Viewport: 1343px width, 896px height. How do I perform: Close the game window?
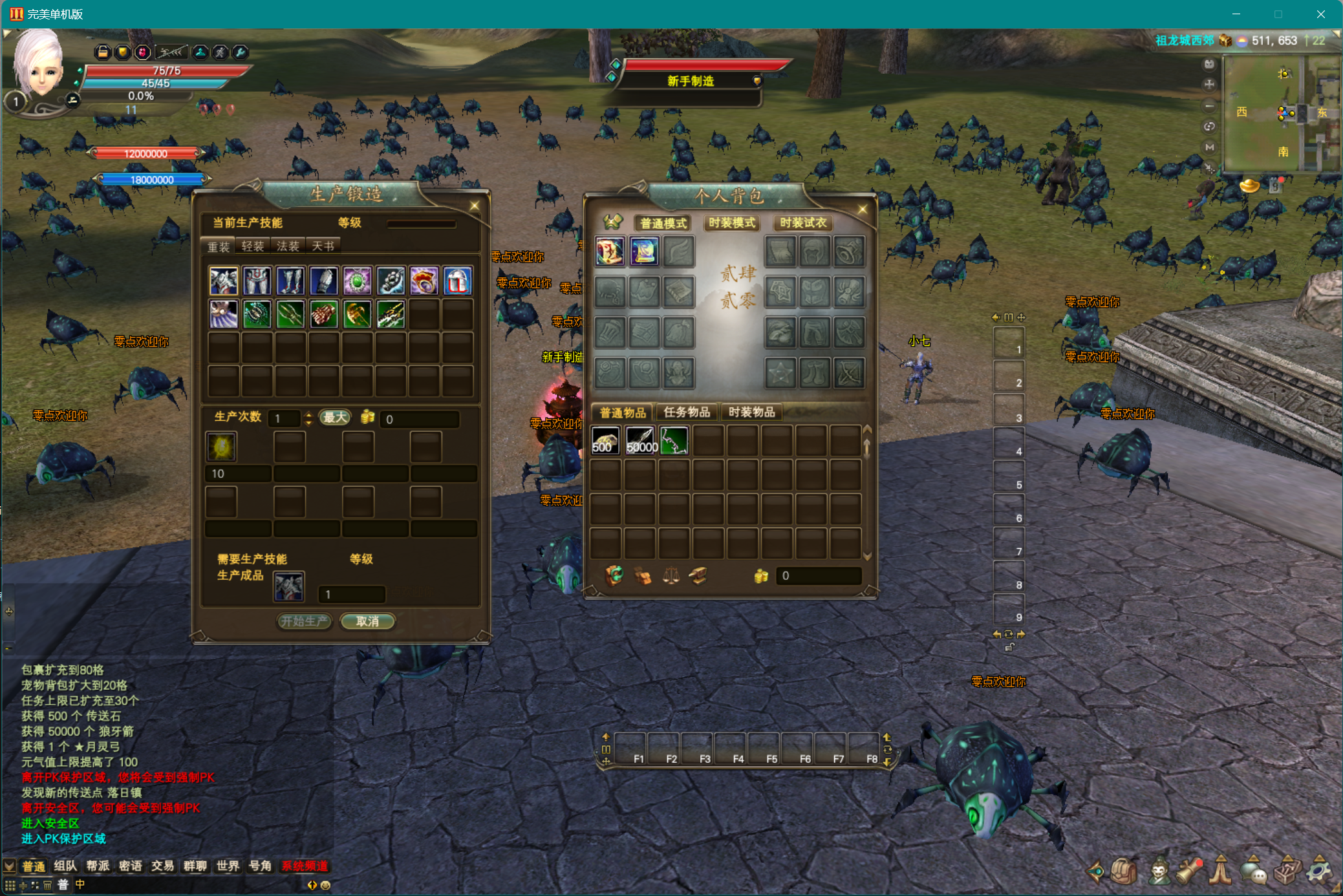[x=1320, y=14]
